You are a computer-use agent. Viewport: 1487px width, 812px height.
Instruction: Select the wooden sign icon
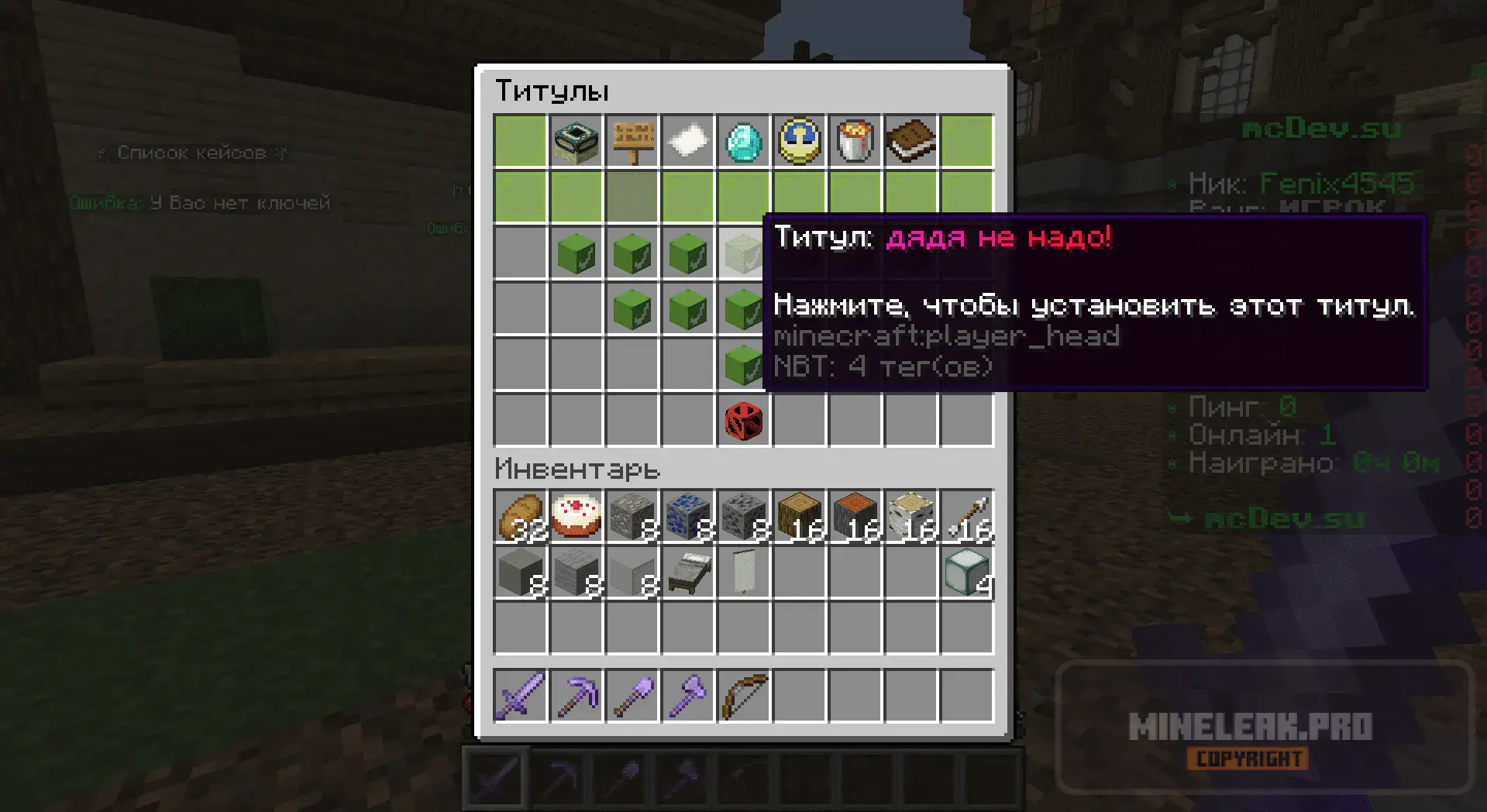pos(632,141)
